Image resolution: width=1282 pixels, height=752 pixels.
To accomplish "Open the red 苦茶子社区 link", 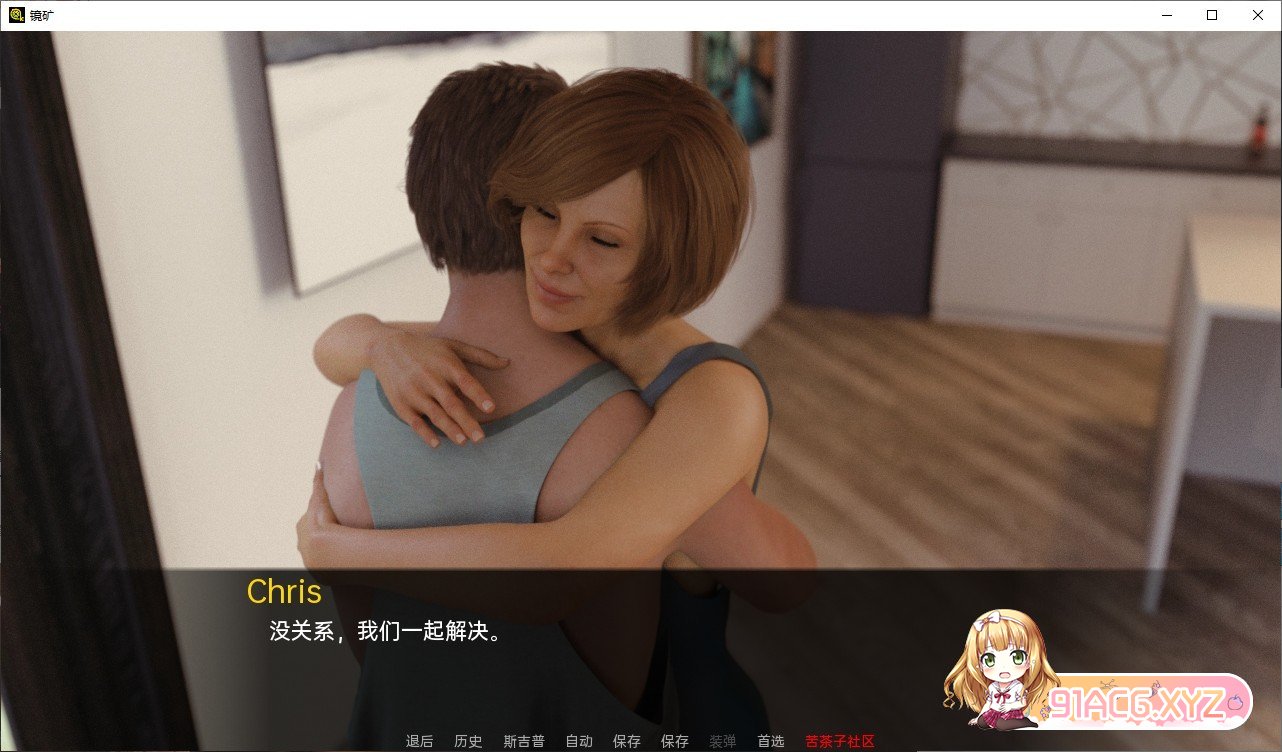I will pyautogui.click(x=840, y=741).
